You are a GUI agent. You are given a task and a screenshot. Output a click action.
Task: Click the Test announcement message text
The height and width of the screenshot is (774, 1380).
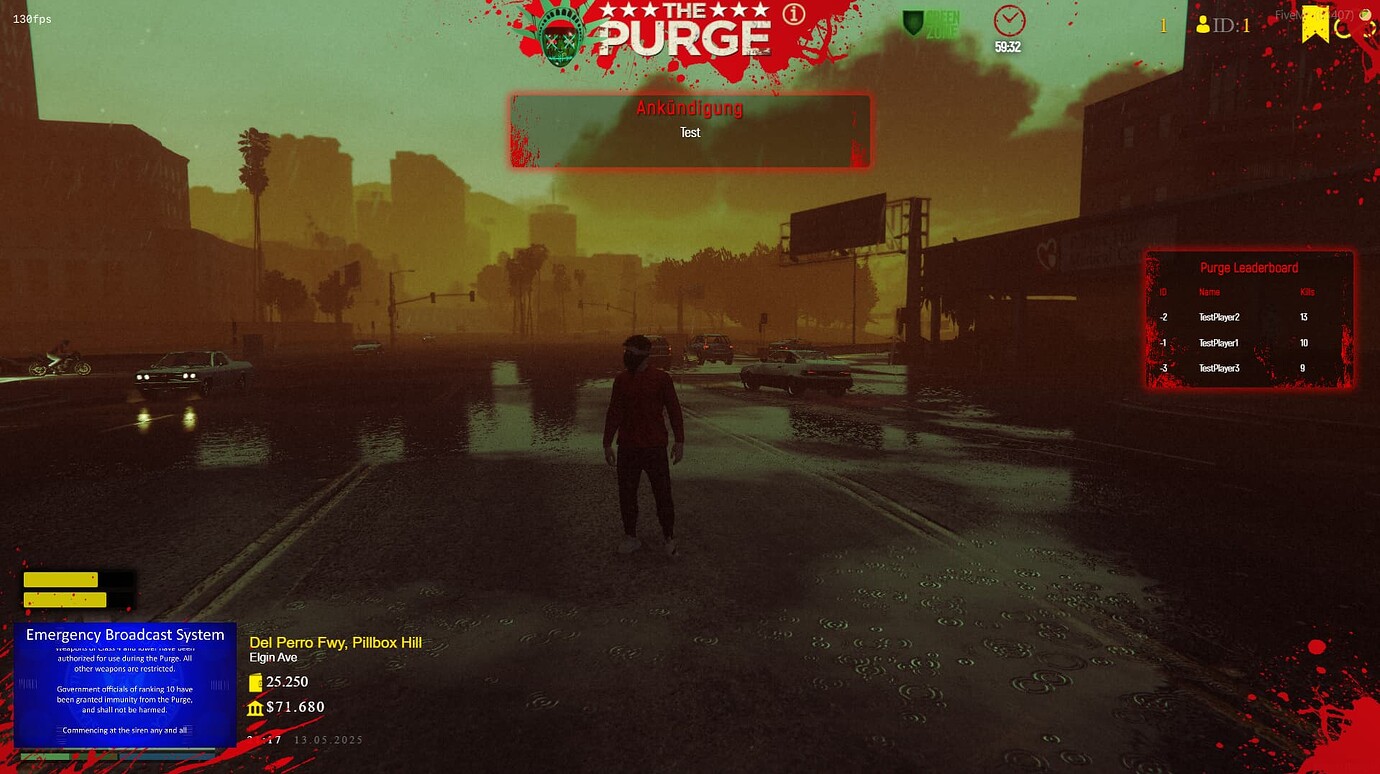click(689, 132)
